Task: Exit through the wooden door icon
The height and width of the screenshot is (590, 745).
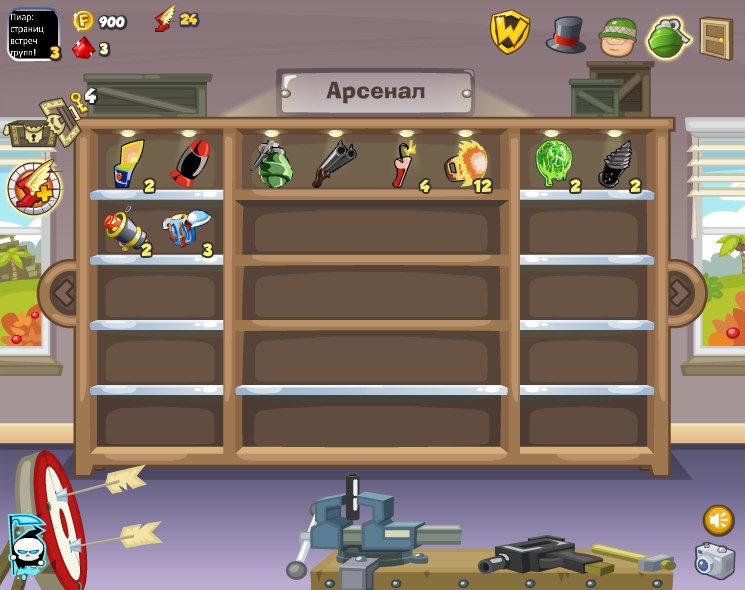Action: [x=716, y=38]
